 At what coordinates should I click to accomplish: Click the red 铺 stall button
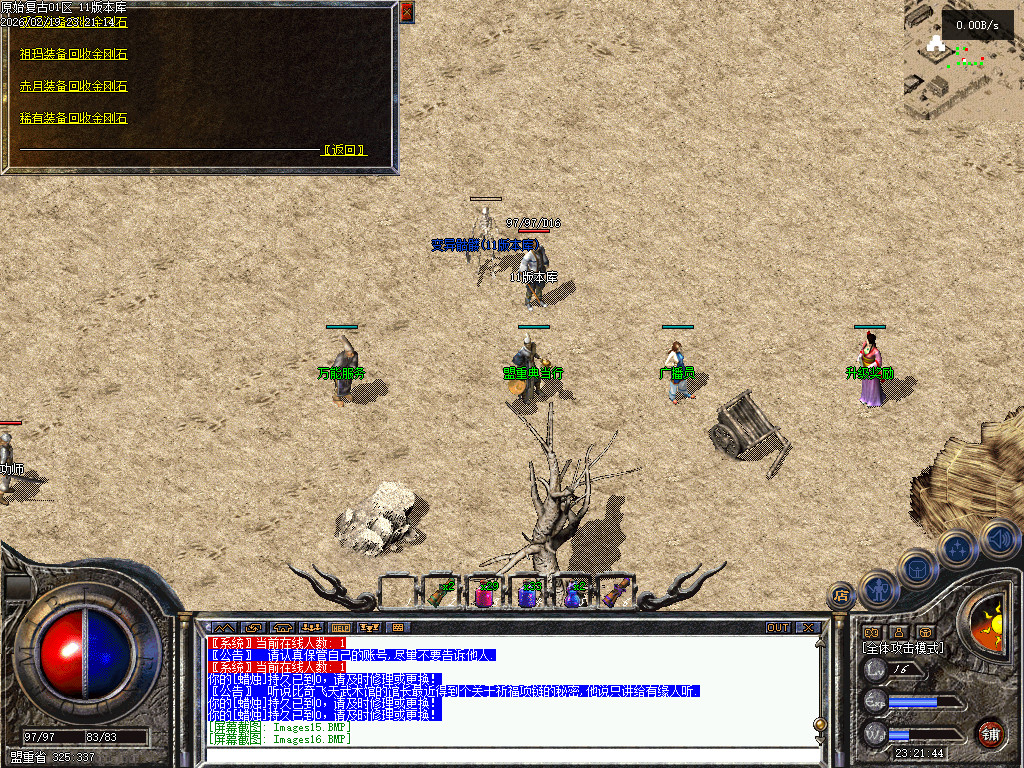click(x=991, y=733)
